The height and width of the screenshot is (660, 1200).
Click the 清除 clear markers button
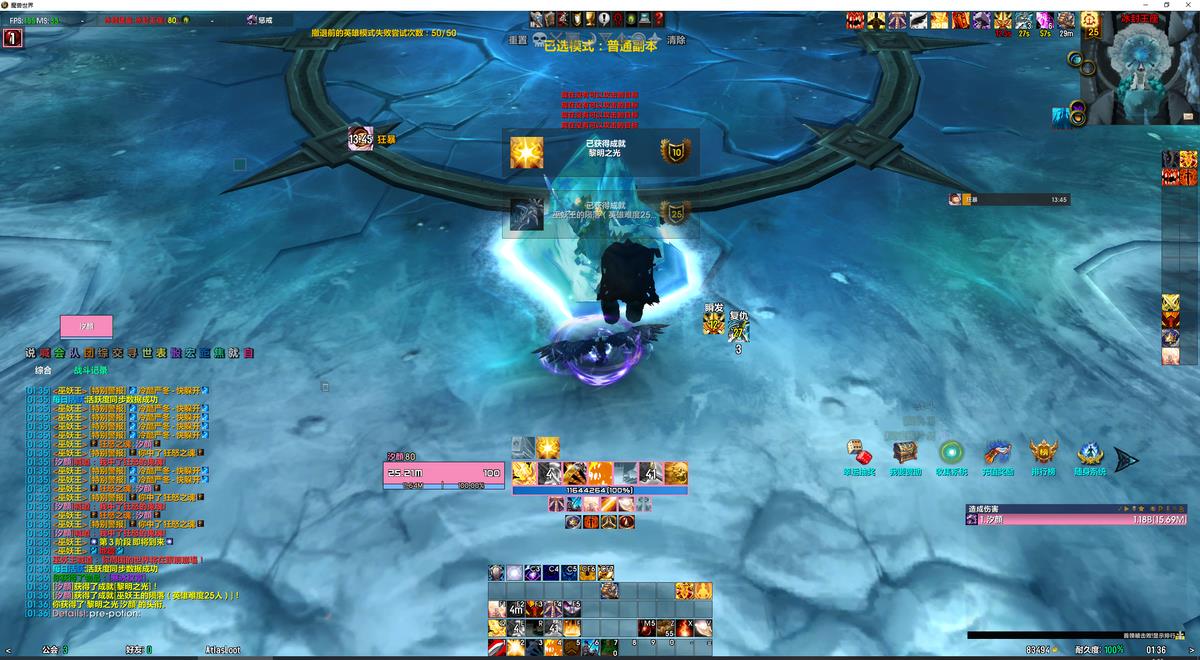[x=676, y=40]
